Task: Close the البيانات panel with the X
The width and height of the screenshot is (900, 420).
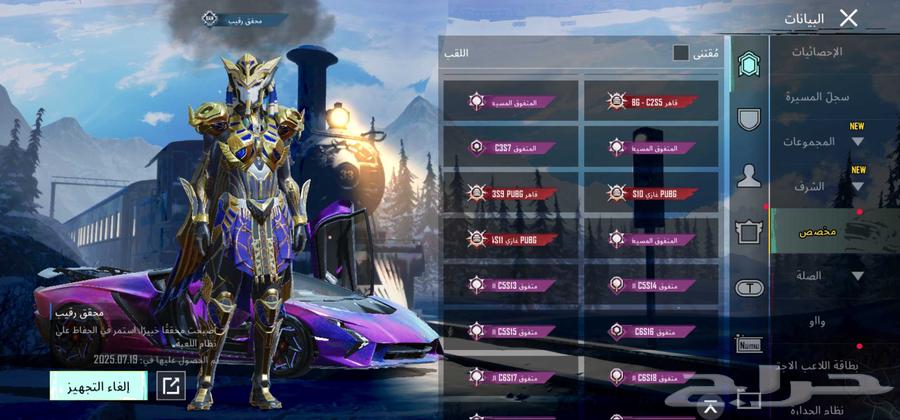Action: coord(848,17)
